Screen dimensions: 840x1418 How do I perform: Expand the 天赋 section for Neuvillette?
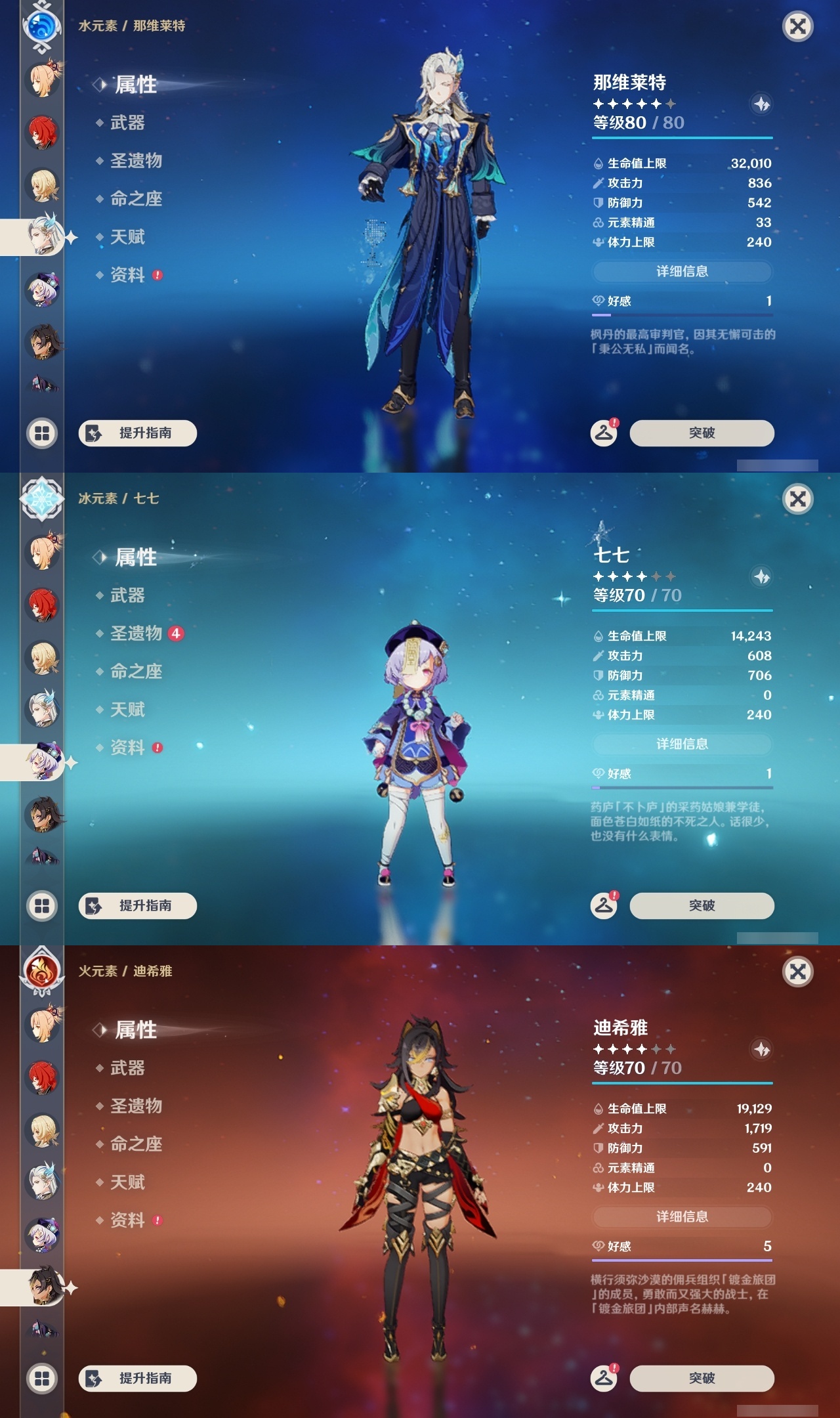(x=129, y=237)
